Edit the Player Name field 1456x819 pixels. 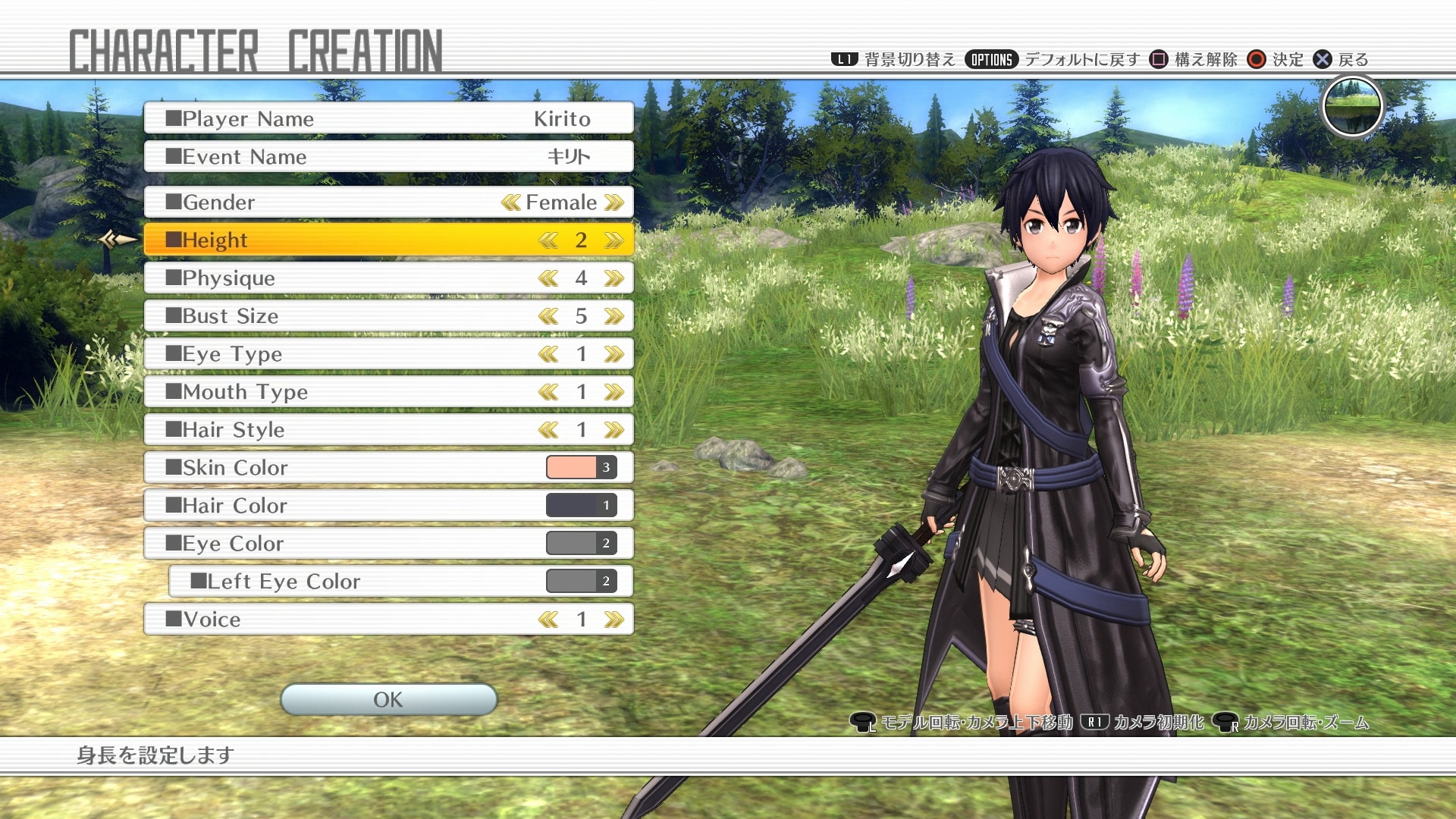pos(388,119)
